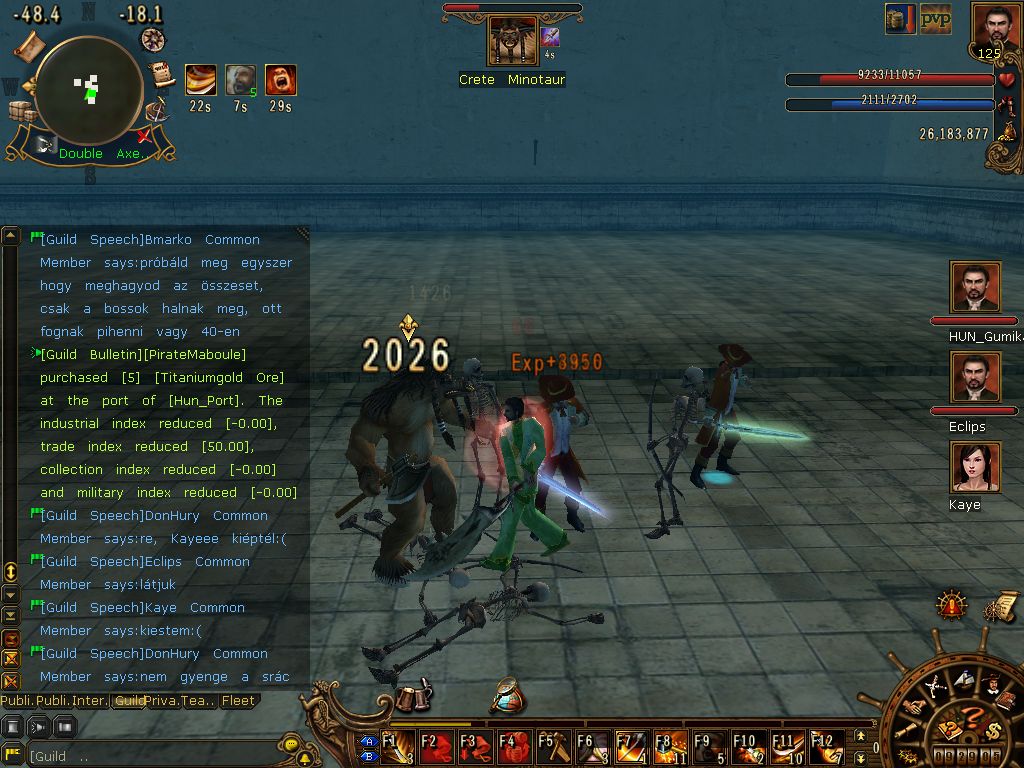
Task: Click the red alert ship wheel icon
Action: tap(951, 604)
